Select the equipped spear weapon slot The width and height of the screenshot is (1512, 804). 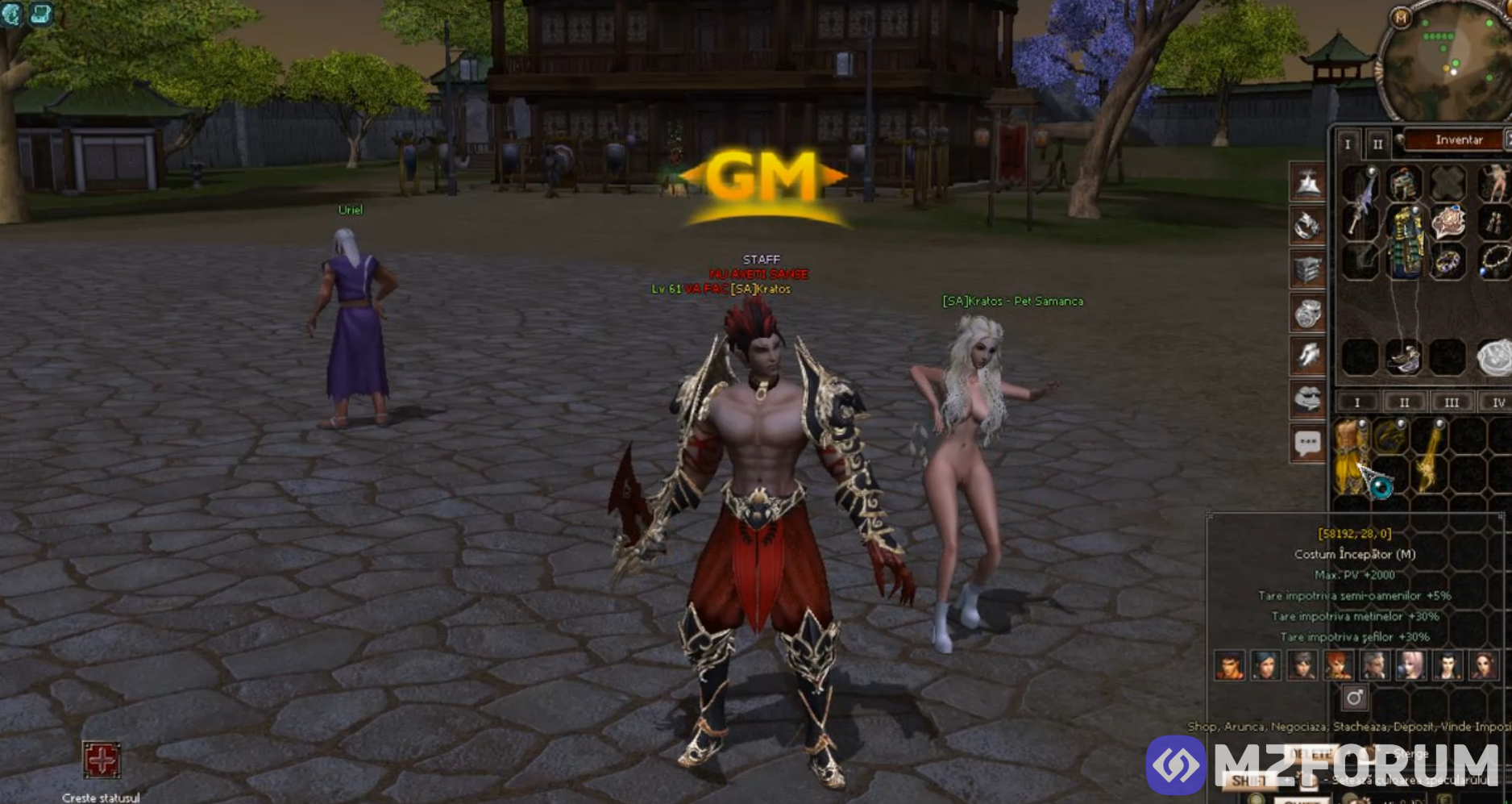click(1361, 206)
